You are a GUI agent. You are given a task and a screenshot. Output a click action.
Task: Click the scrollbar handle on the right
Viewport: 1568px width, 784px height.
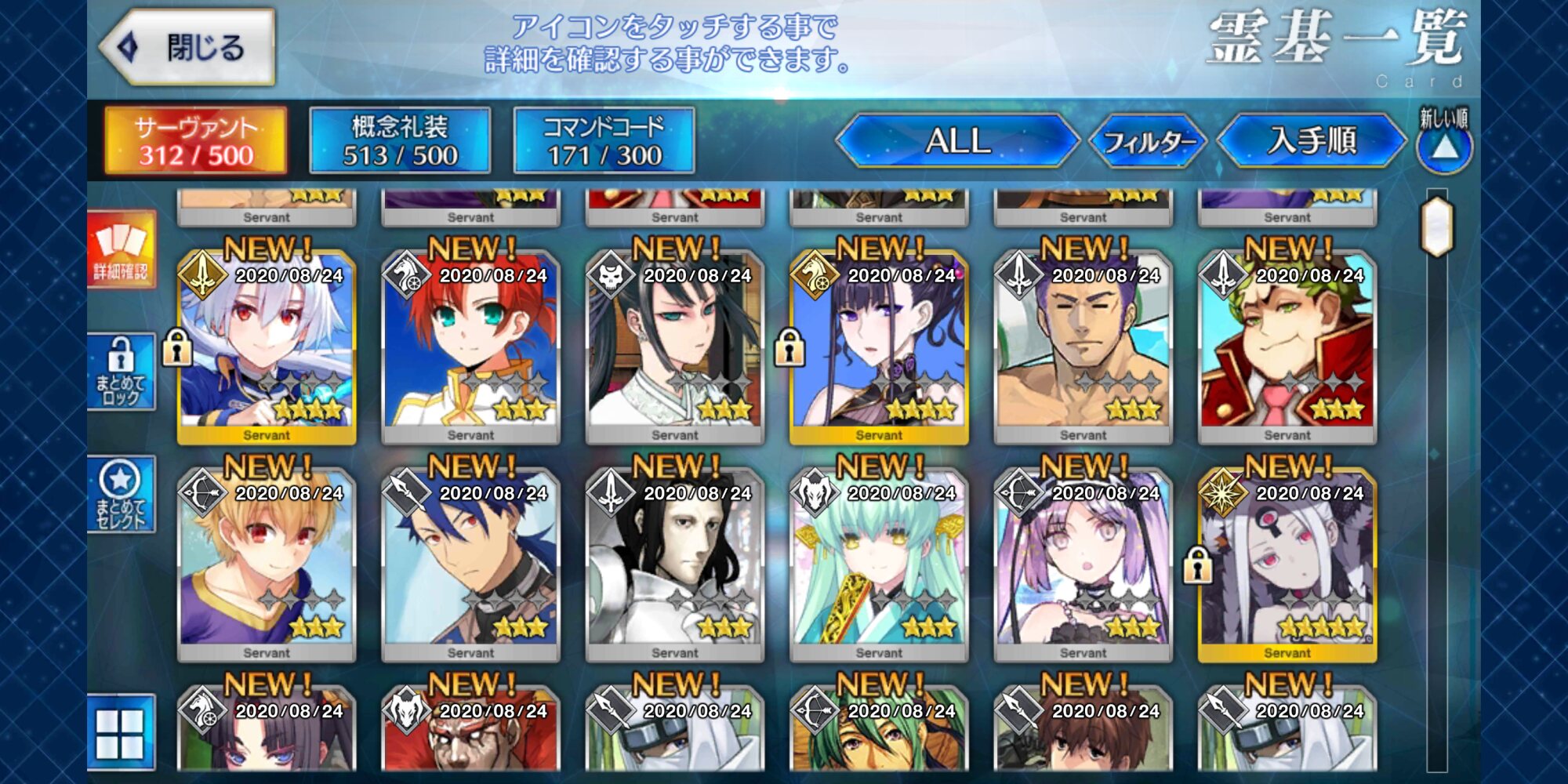pyautogui.click(x=1438, y=227)
